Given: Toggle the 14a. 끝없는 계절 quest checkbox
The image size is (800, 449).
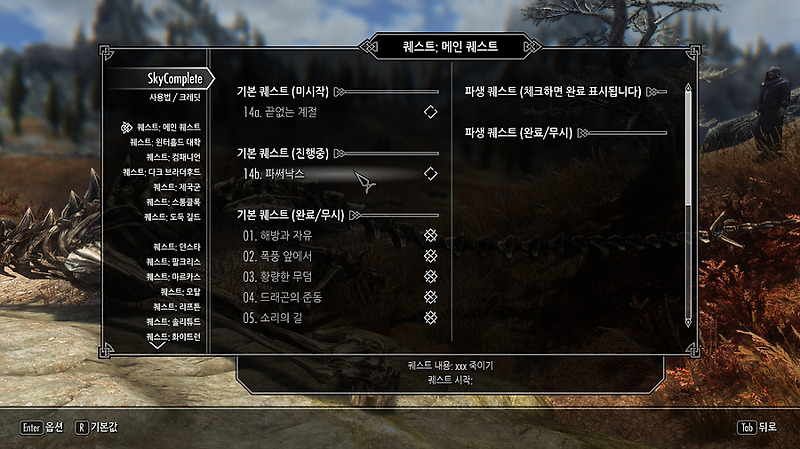Looking at the screenshot, I should click(x=431, y=112).
